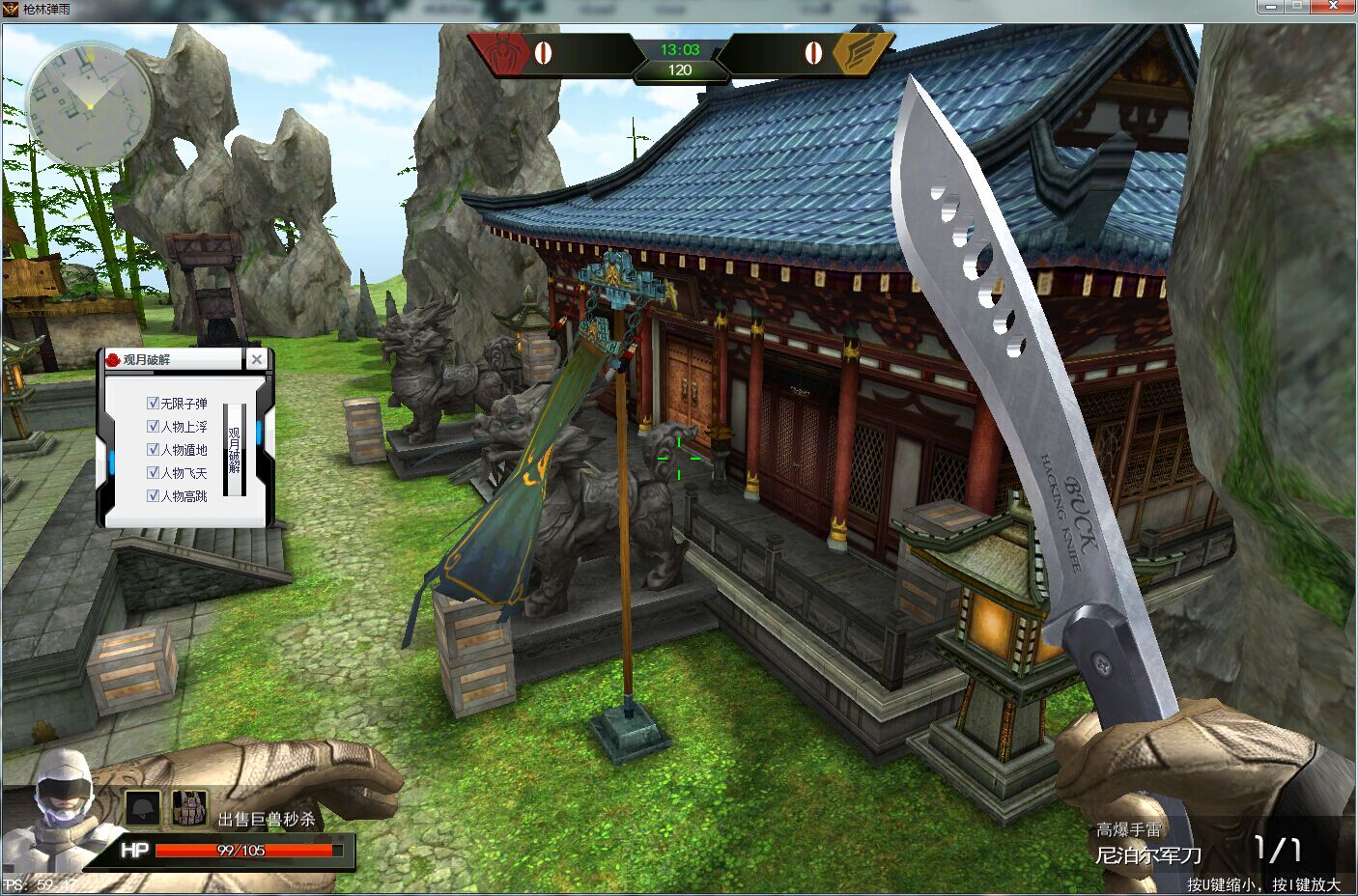1358x896 pixels.
Task: Click the red spider team emblem
Action: click(503, 51)
